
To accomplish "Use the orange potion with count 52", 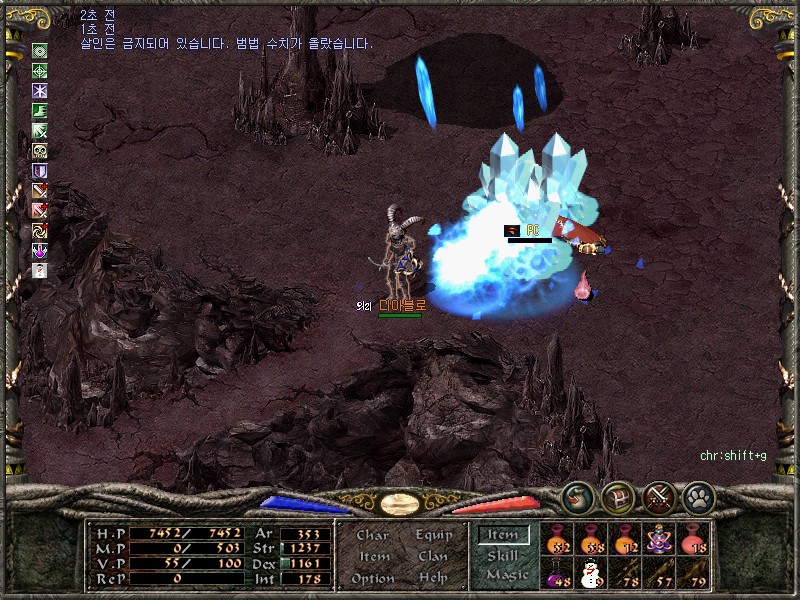I will pos(557,540).
